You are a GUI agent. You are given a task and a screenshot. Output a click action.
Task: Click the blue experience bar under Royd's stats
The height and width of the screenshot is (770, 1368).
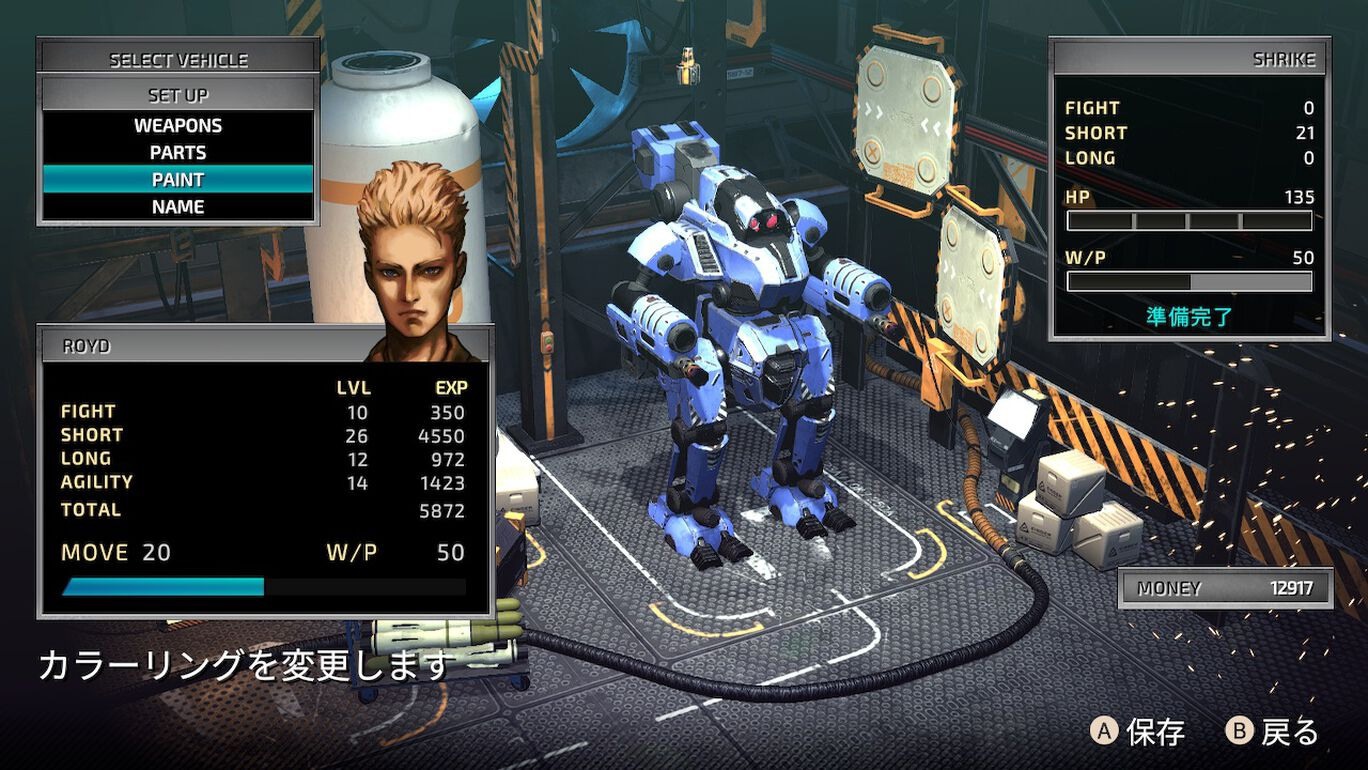(x=160, y=584)
